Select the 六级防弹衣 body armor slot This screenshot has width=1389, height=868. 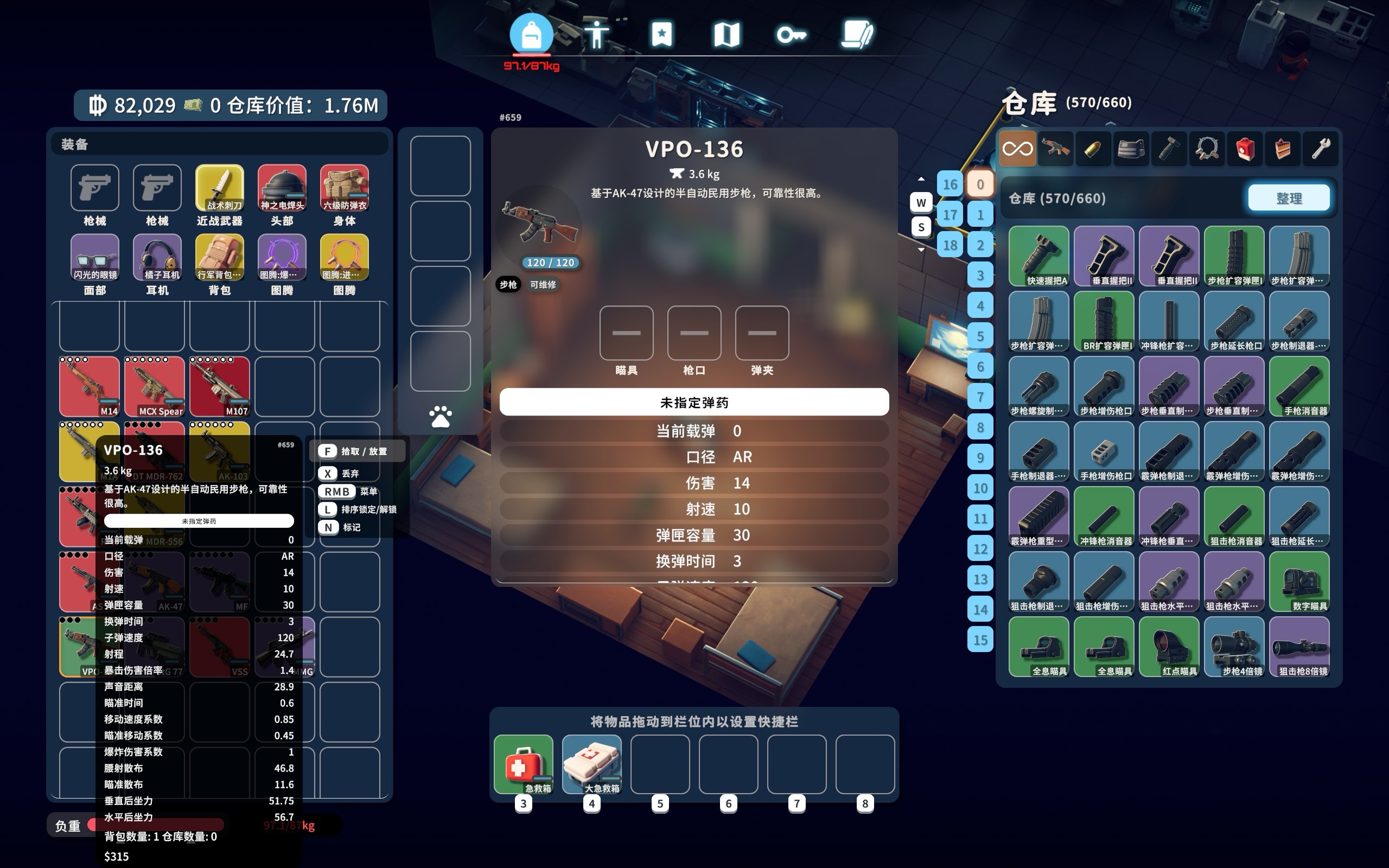click(x=345, y=188)
